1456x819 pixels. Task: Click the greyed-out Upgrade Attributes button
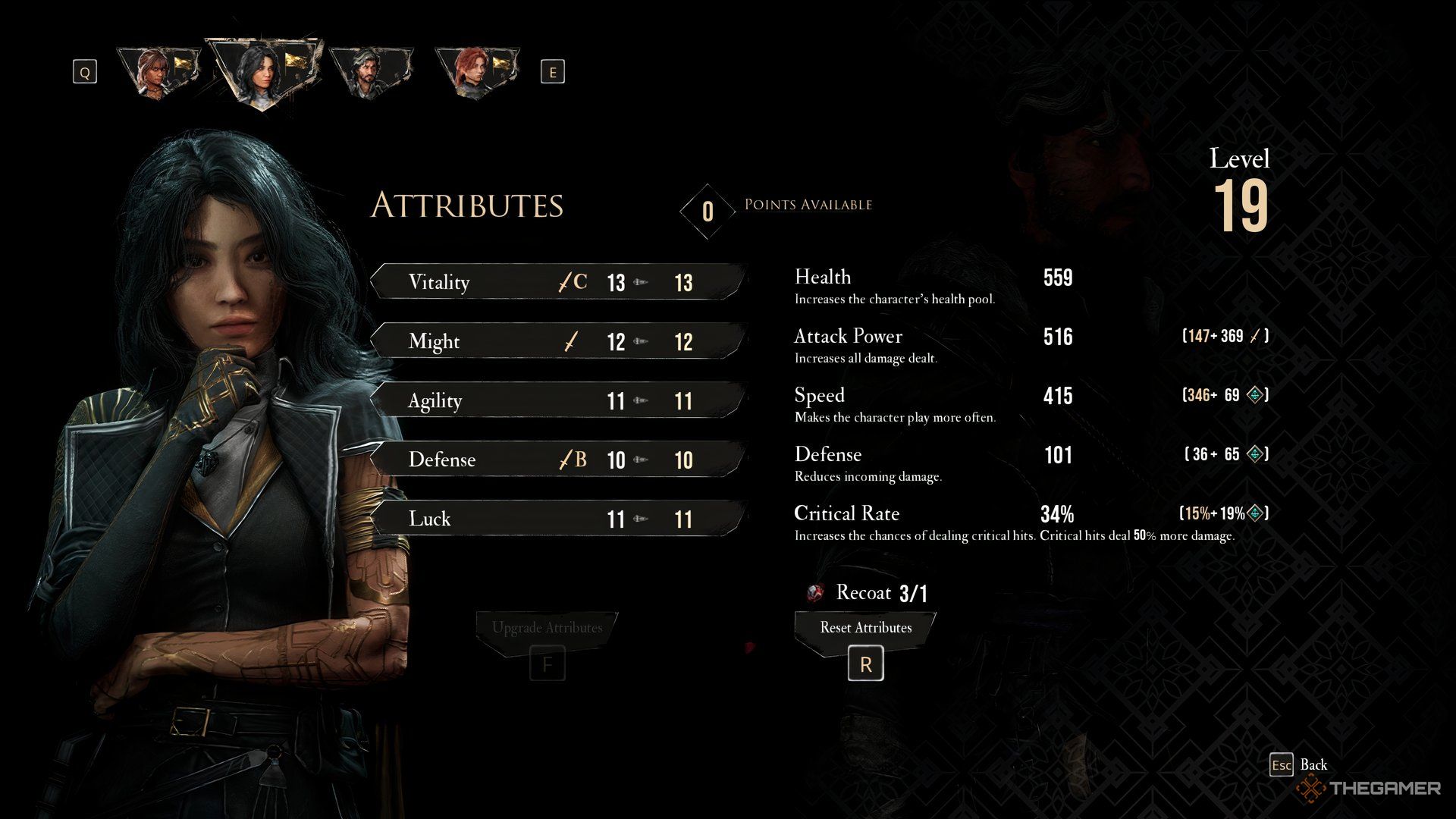point(547,628)
